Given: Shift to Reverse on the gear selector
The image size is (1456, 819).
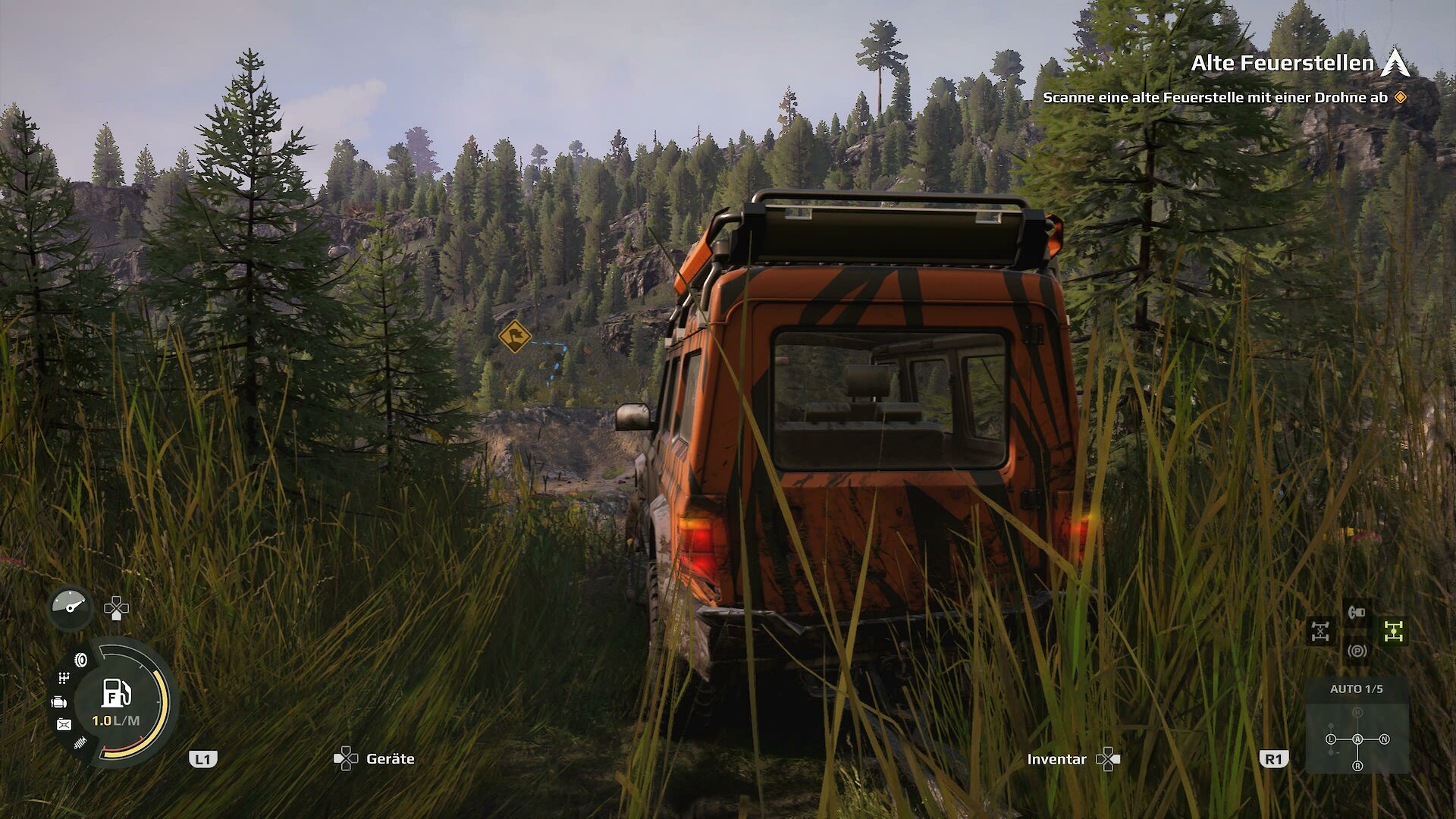Looking at the screenshot, I should point(1357,766).
